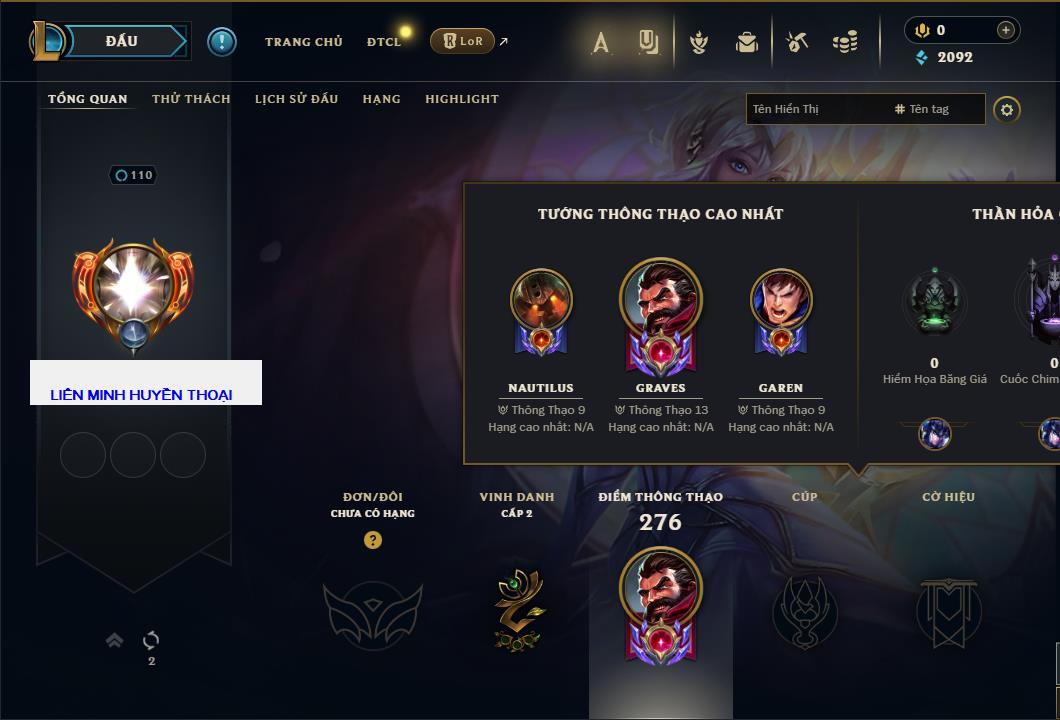Open the ĐTCL game mode
The height and width of the screenshot is (720, 1060).
pos(384,42)
